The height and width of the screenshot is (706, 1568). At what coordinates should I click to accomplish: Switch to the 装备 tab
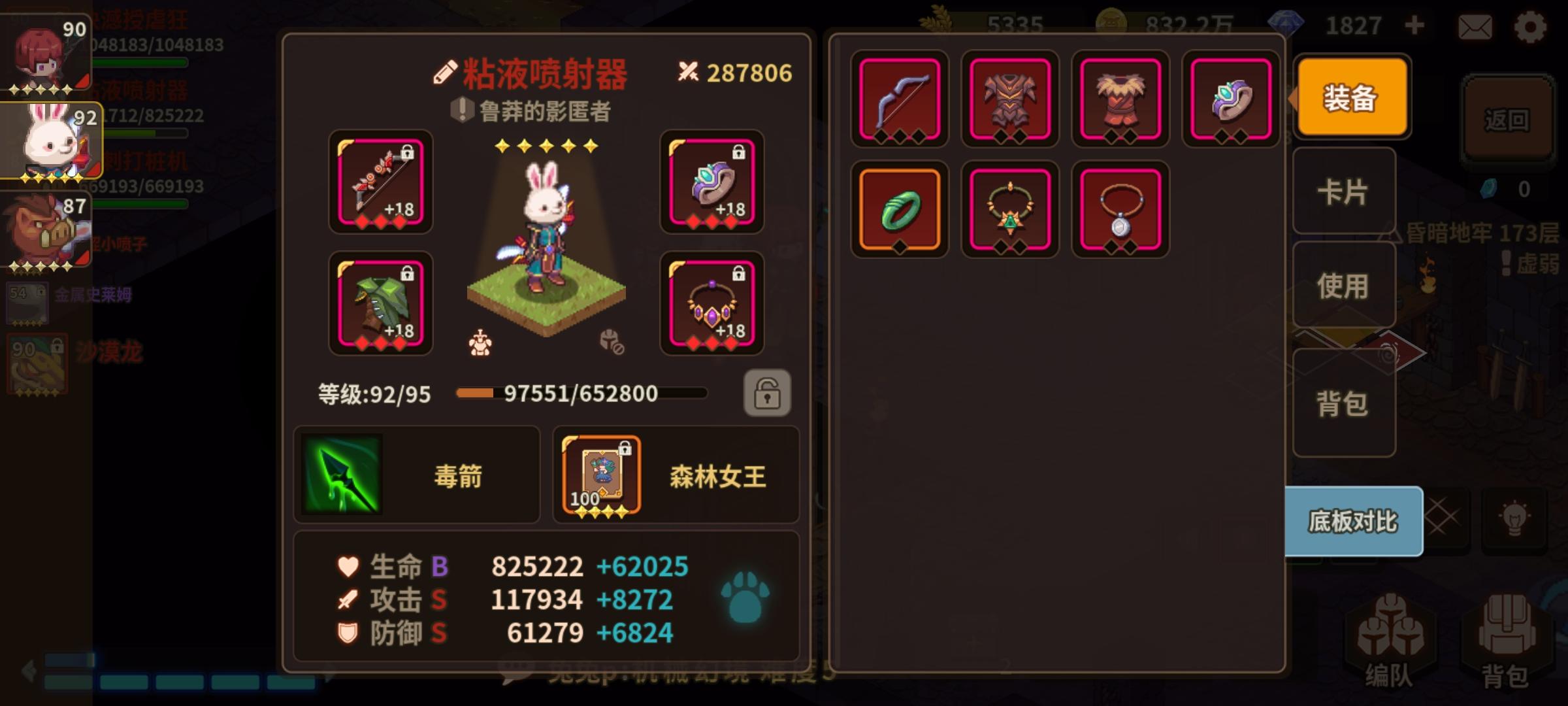1350,97
